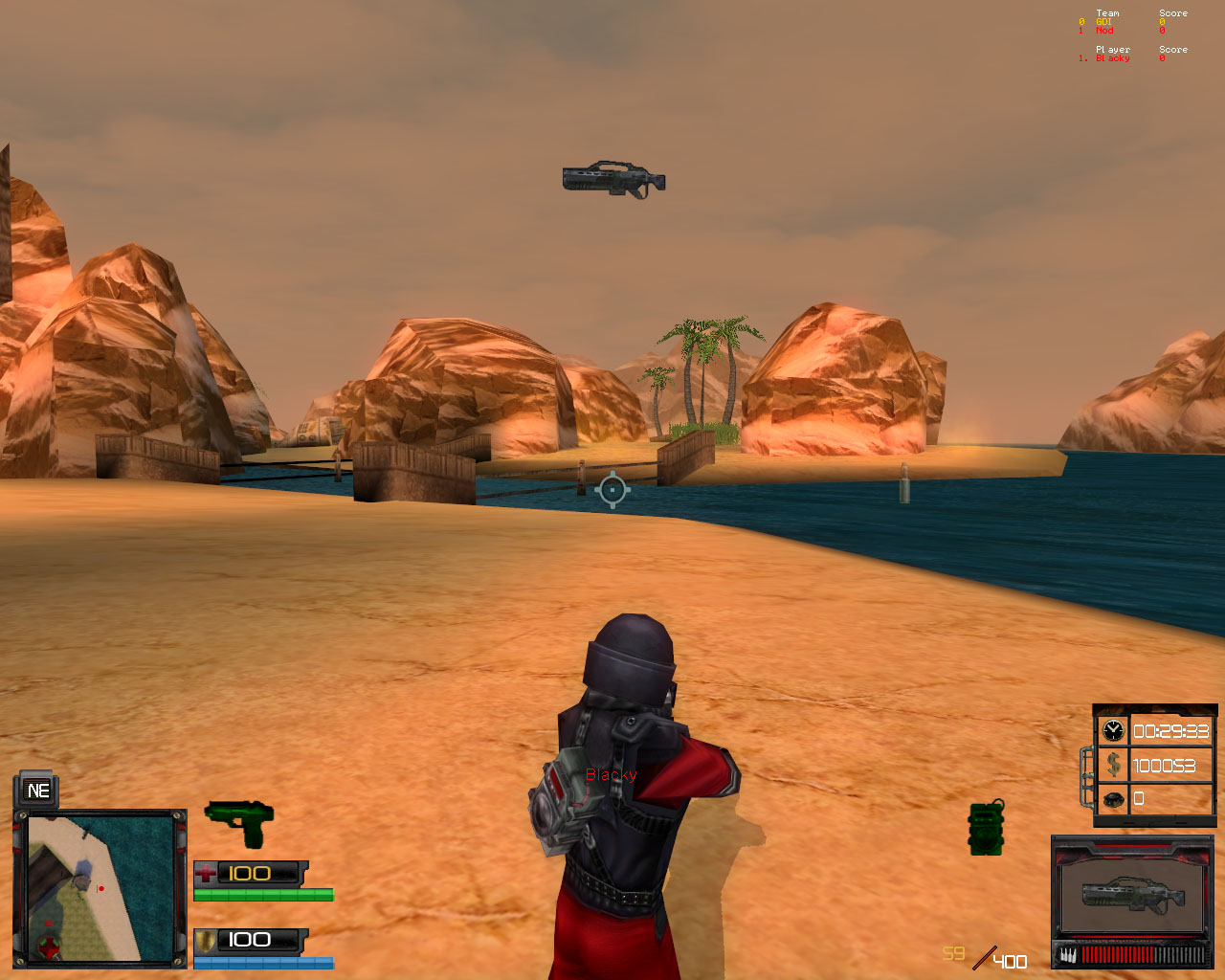
Task: Choose player Blacky in the scoreboard
Action: point(1112,58)
